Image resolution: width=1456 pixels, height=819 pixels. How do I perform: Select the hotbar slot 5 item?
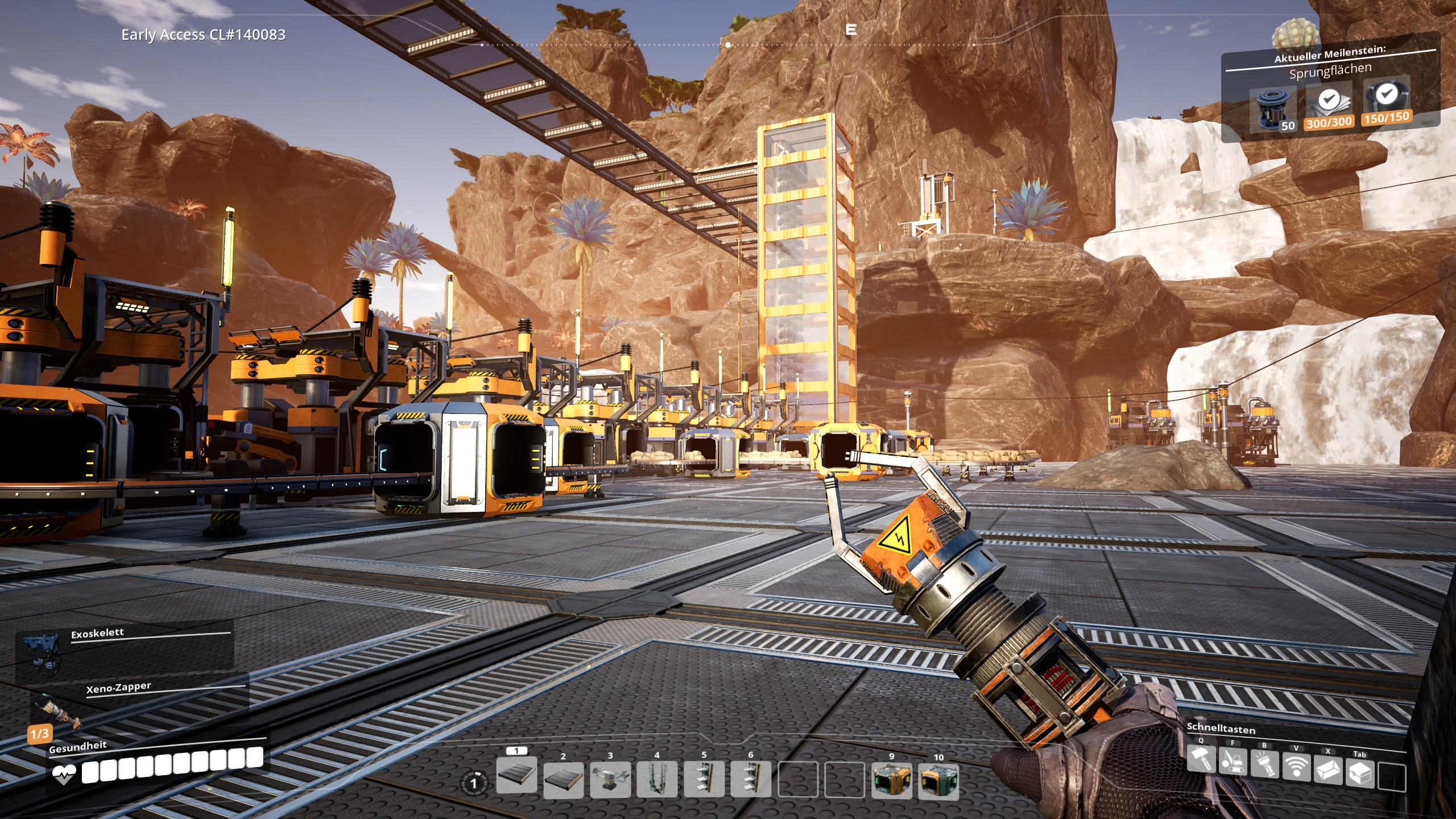704,780
